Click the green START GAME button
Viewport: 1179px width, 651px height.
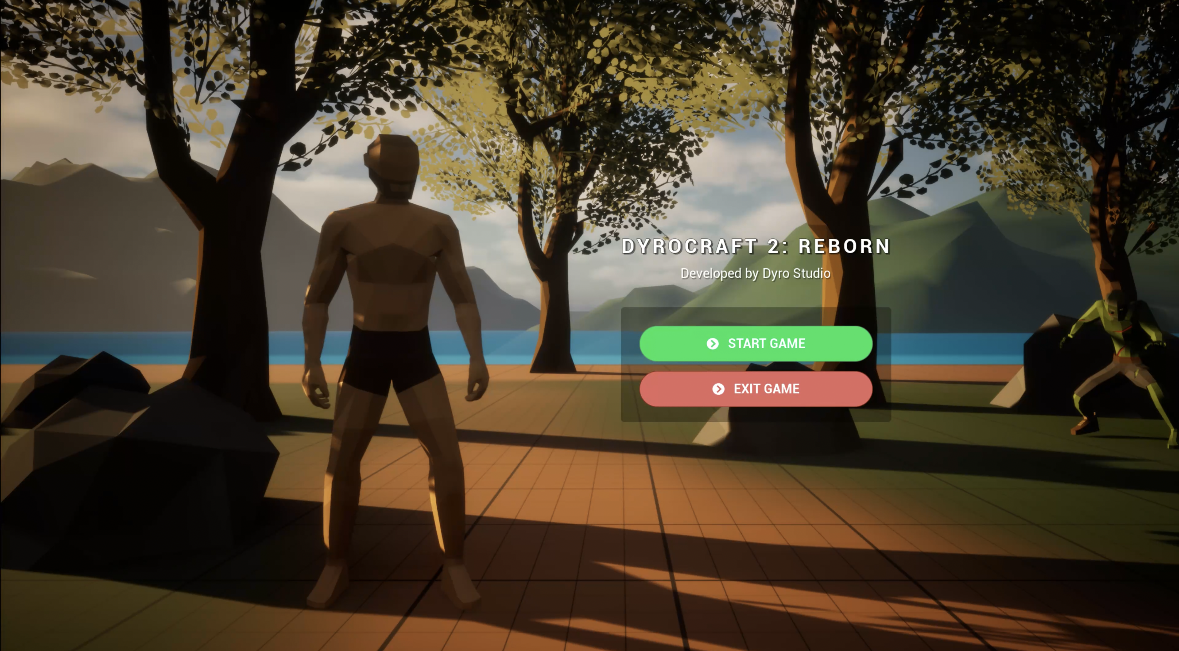tap(756, 344)
